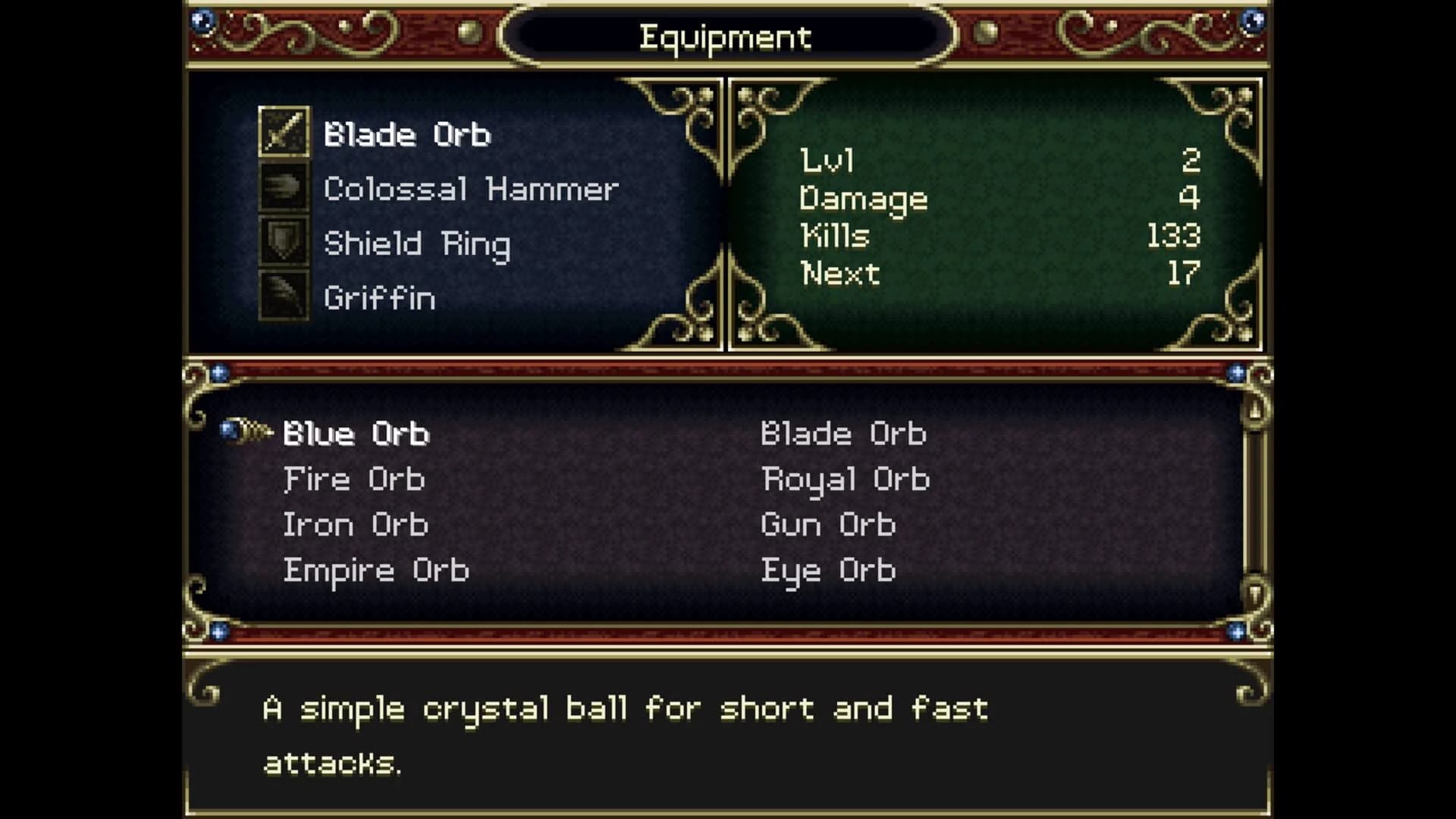
Task: Select the Eye Orb entry
Action: click(828, 570)
